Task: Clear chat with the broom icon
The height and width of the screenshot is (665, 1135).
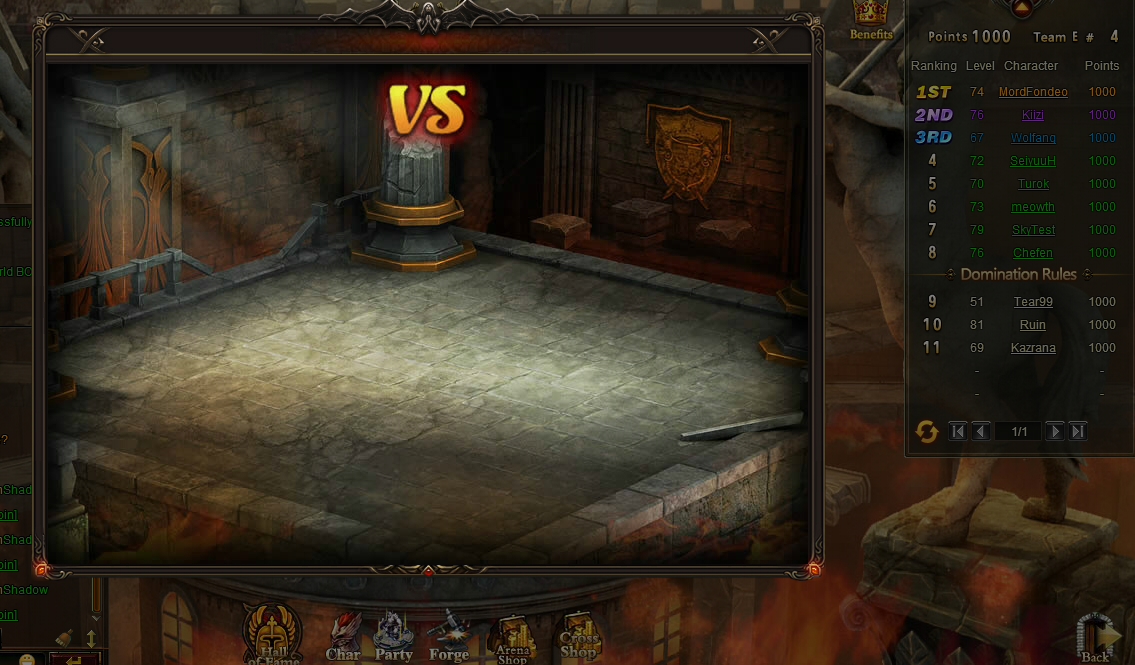Action: (x=64, y=637)
